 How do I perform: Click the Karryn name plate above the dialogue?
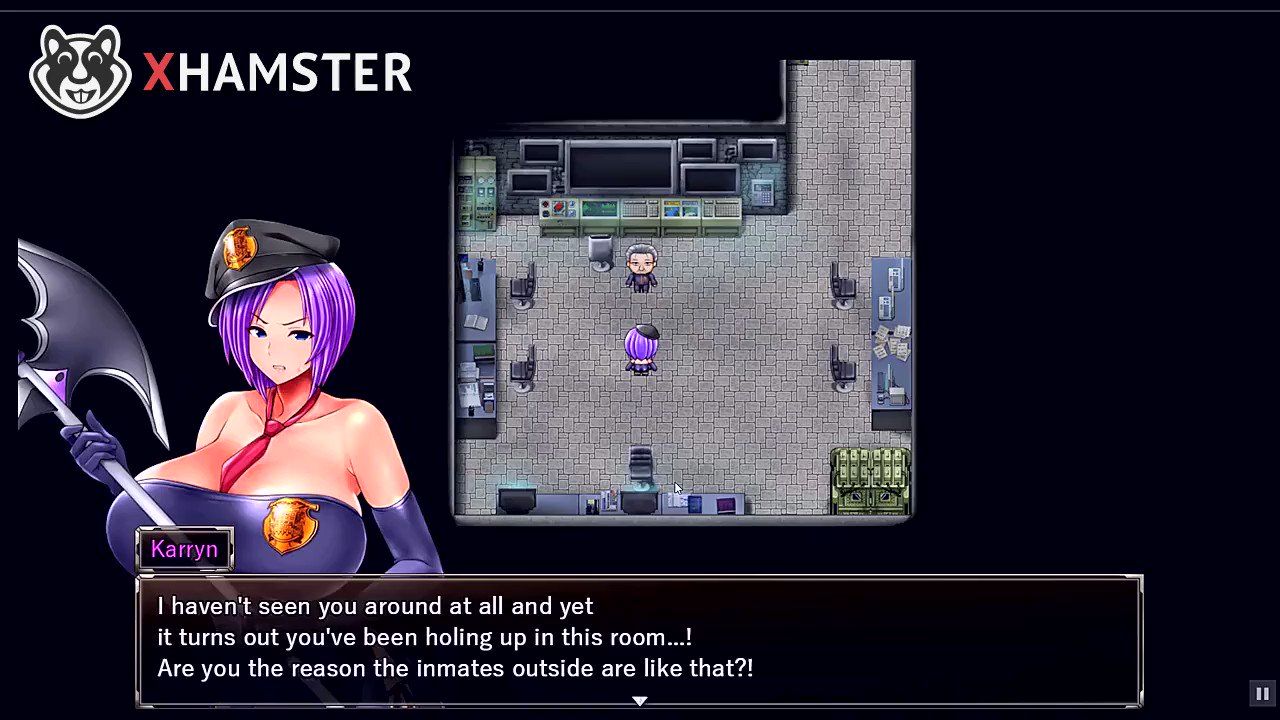coord(184,549)
